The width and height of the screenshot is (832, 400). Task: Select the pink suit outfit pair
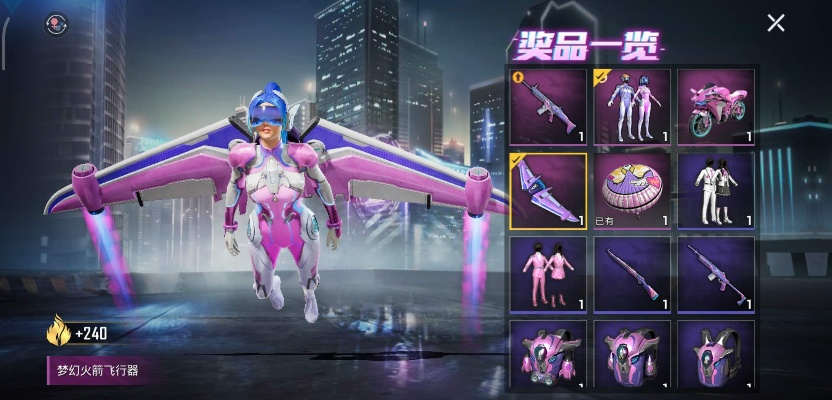point(548,275)
